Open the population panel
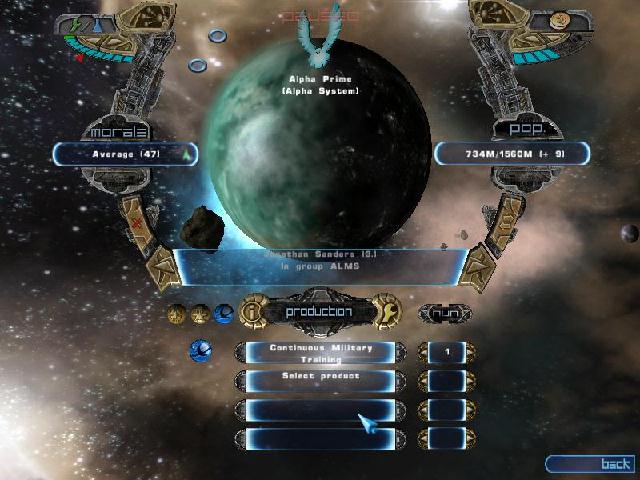The width and height of the screenshot is (640, 480). [512, 153]
